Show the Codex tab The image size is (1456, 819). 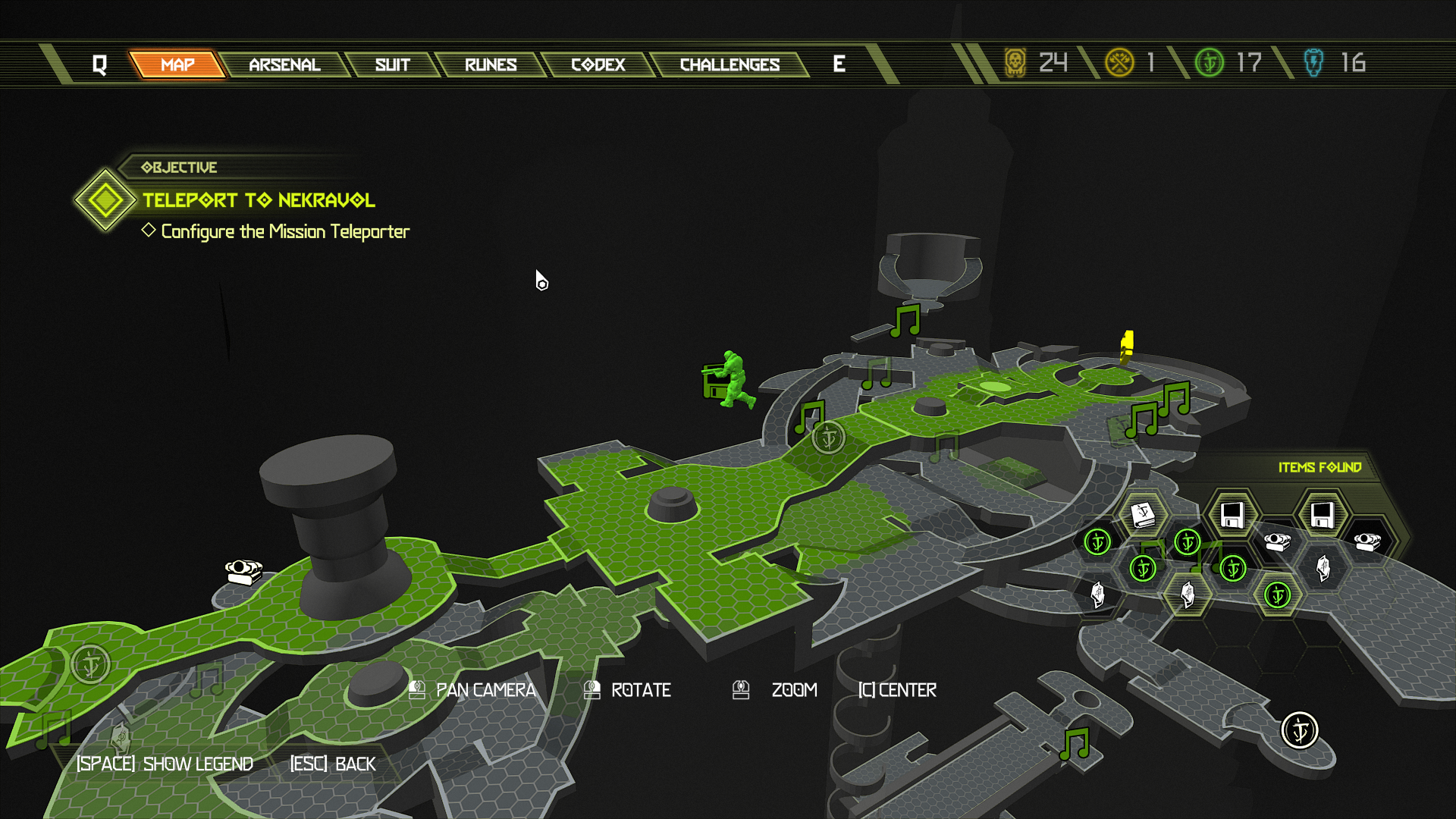[598, 64]
